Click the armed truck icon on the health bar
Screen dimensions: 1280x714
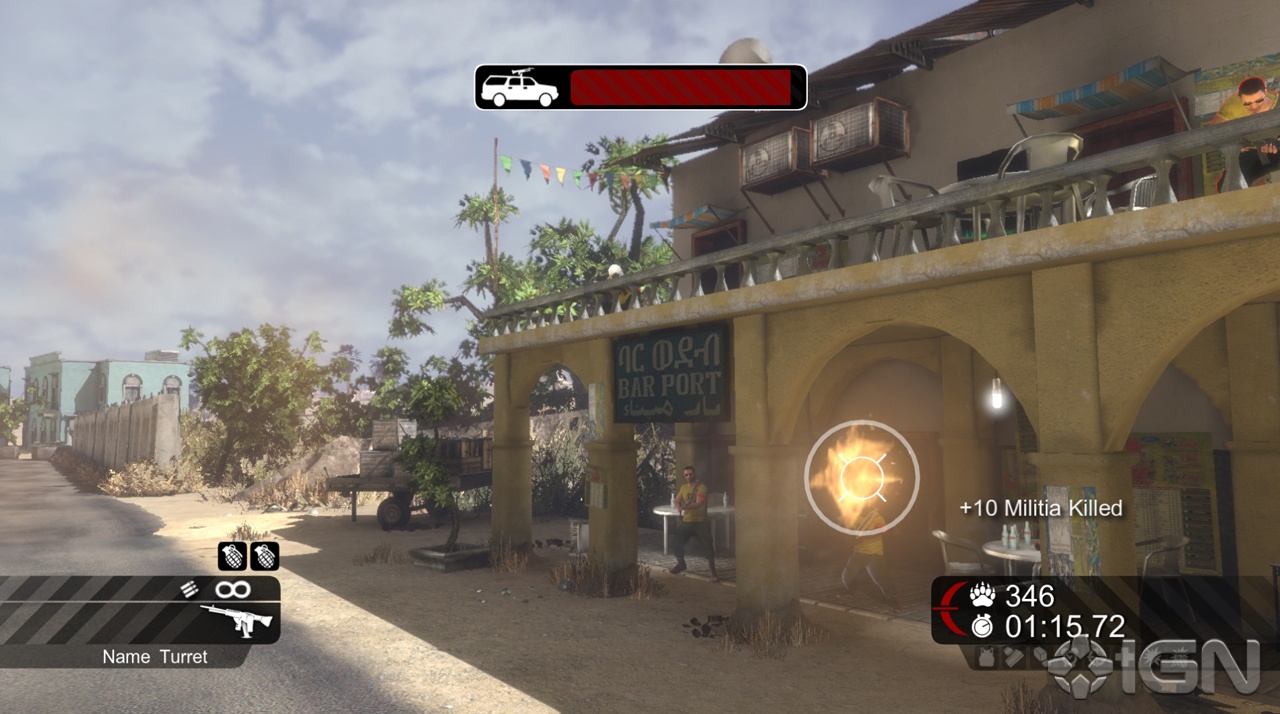tap(519, 88)
